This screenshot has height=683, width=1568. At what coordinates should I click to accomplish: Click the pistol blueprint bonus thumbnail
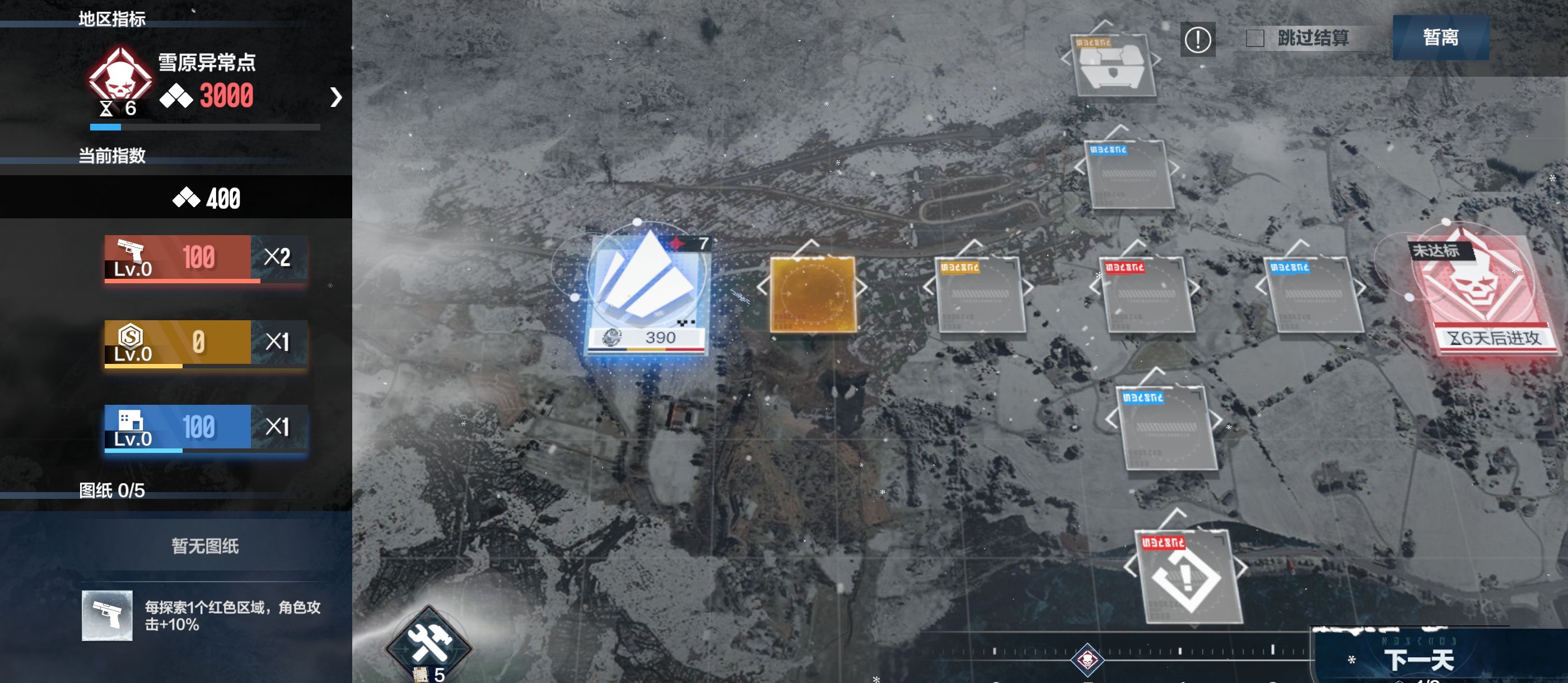(107, 615)
